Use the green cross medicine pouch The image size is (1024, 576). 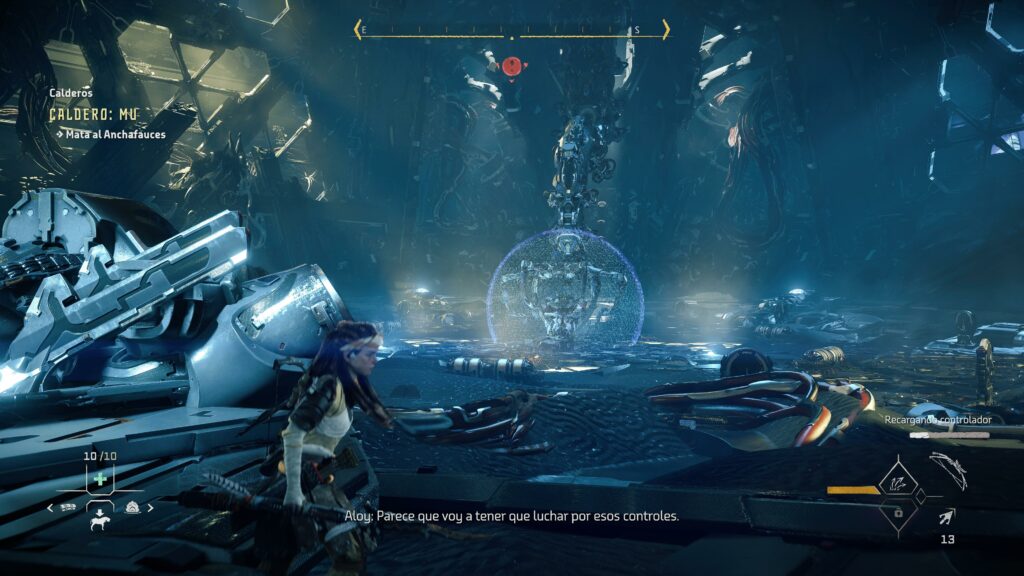pyautogui.click(x=100, y=479)
